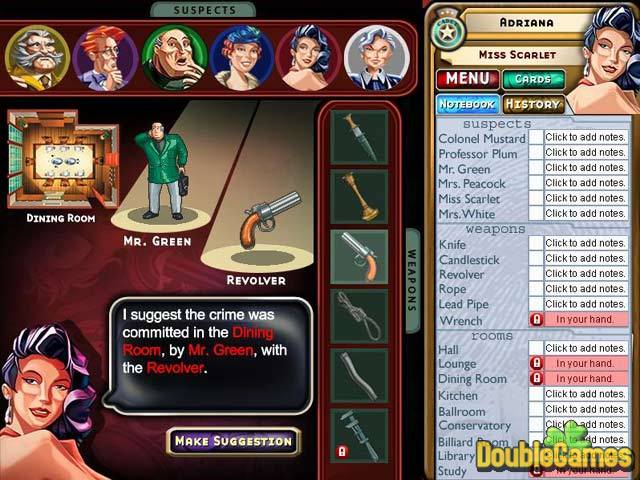Choose Professor Plum suspect portrait
Screen dimensions: 640x480
tap(105, 57)
